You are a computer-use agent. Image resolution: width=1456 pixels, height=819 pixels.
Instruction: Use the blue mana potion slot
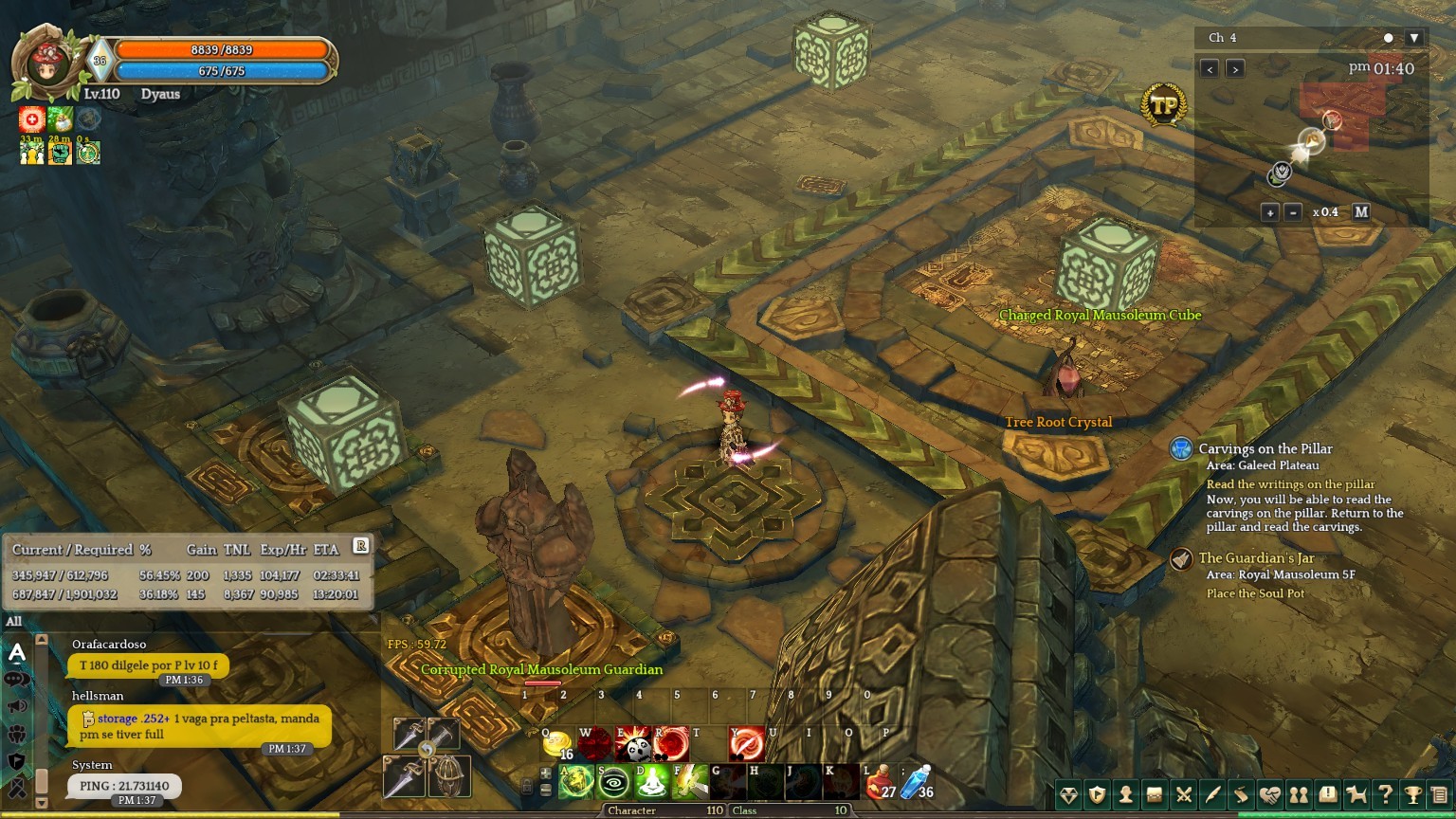918,781
